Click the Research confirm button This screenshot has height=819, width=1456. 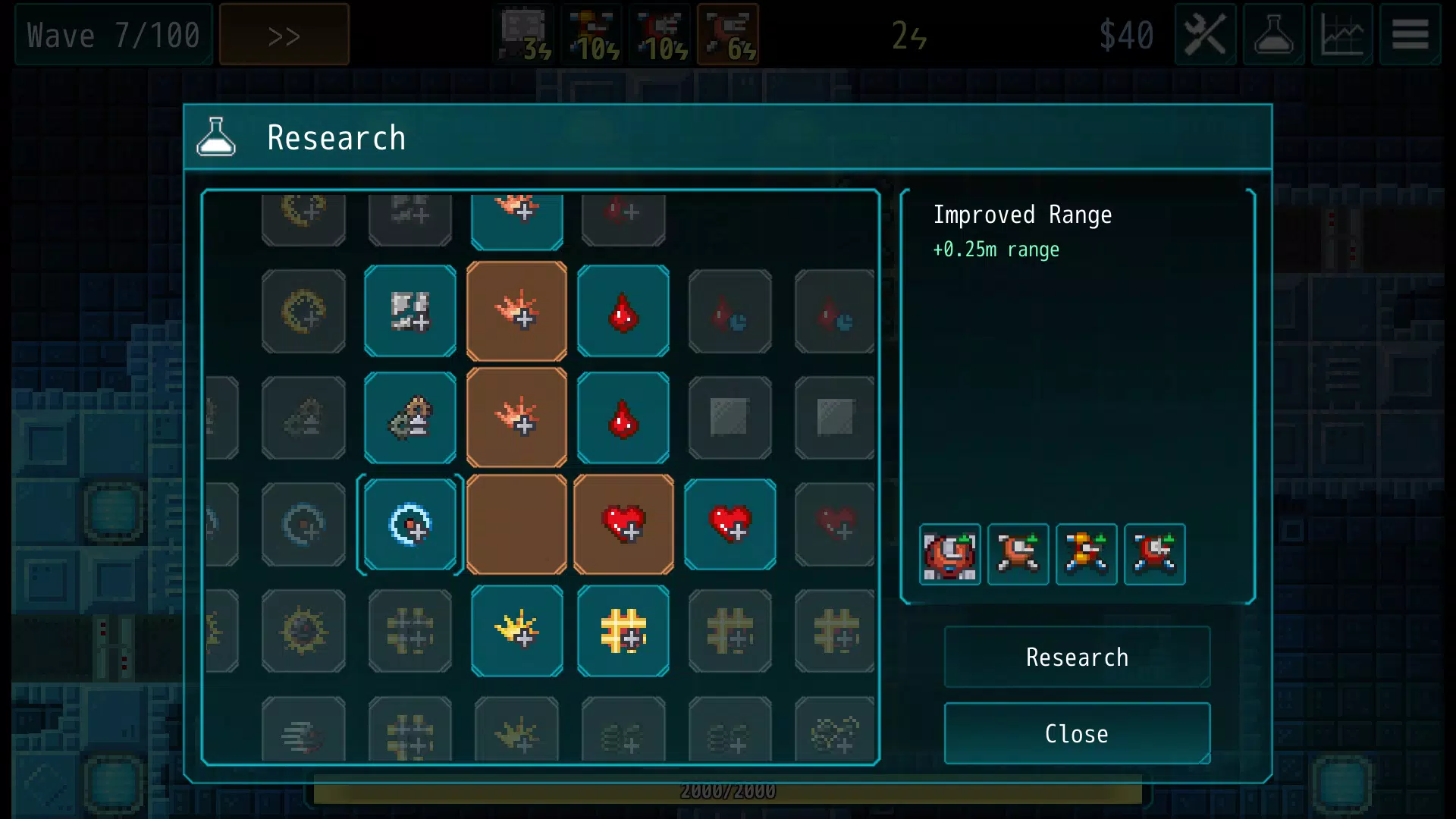pos(1077,657)
